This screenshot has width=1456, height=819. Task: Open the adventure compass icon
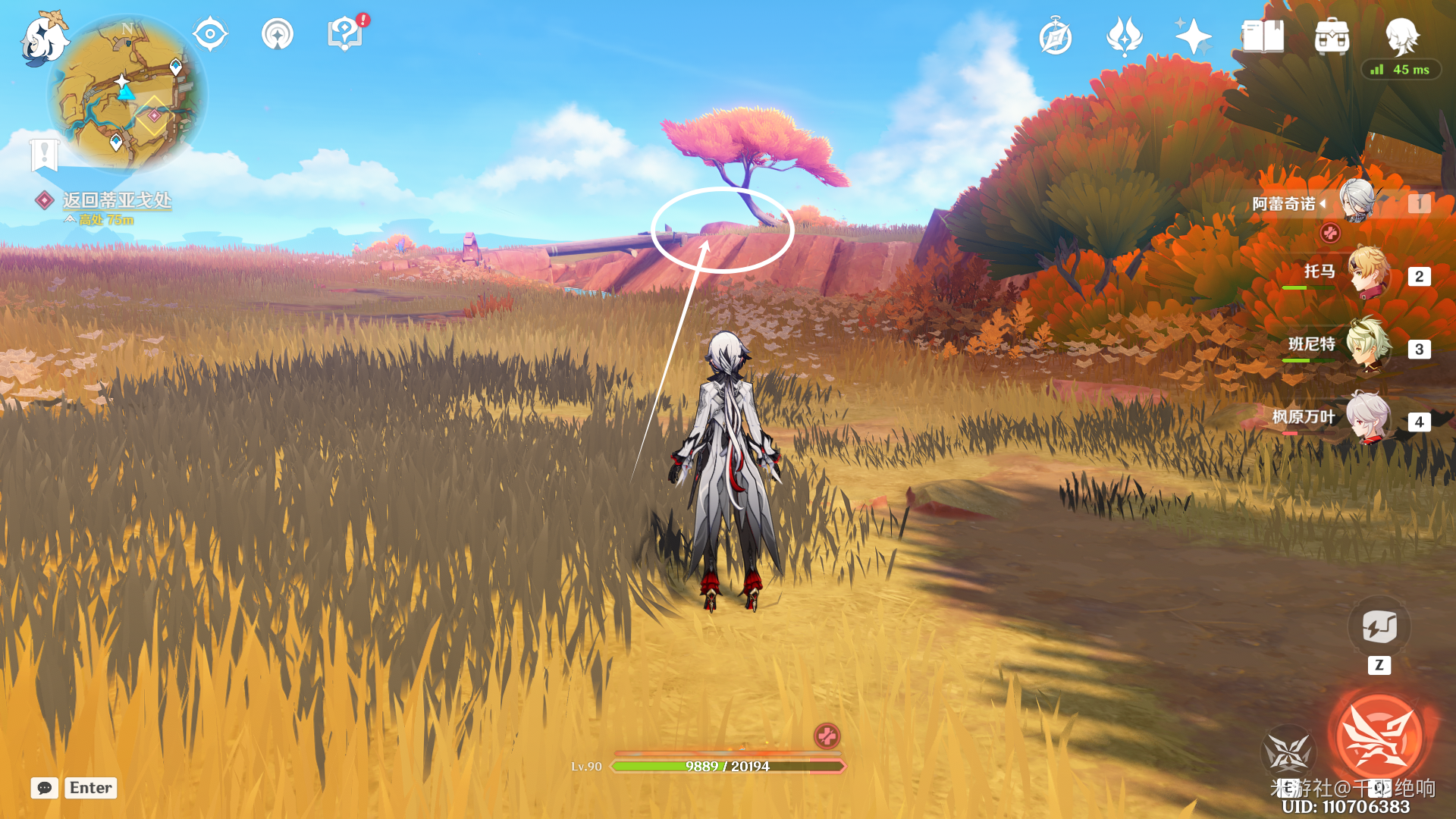[x=1056, y=37]
